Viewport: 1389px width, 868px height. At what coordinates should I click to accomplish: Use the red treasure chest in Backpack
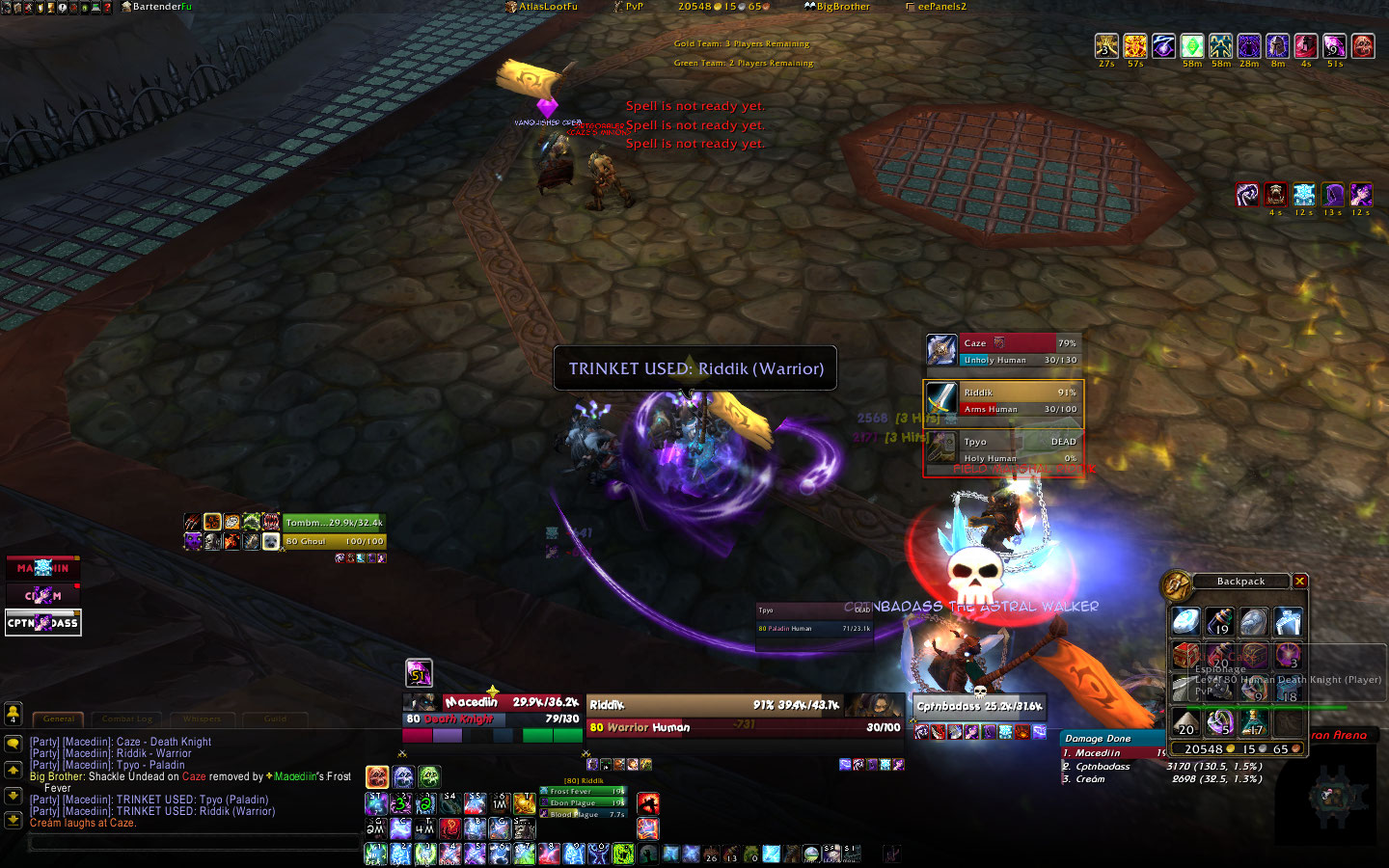[1186, 655]
